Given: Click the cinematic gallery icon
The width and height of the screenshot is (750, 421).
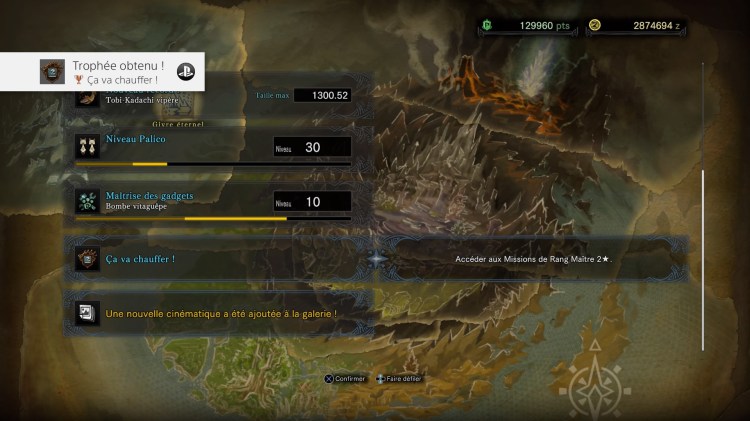Looking at the screenshot, I should click(x=87, y=313).
